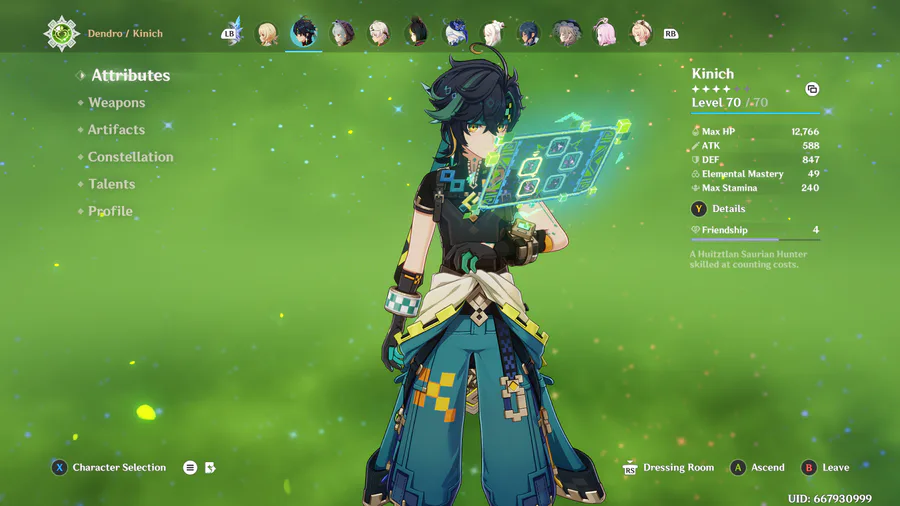Show the Talents section
This screenshot has height=506, width=900.
click(x=111, y=184)
